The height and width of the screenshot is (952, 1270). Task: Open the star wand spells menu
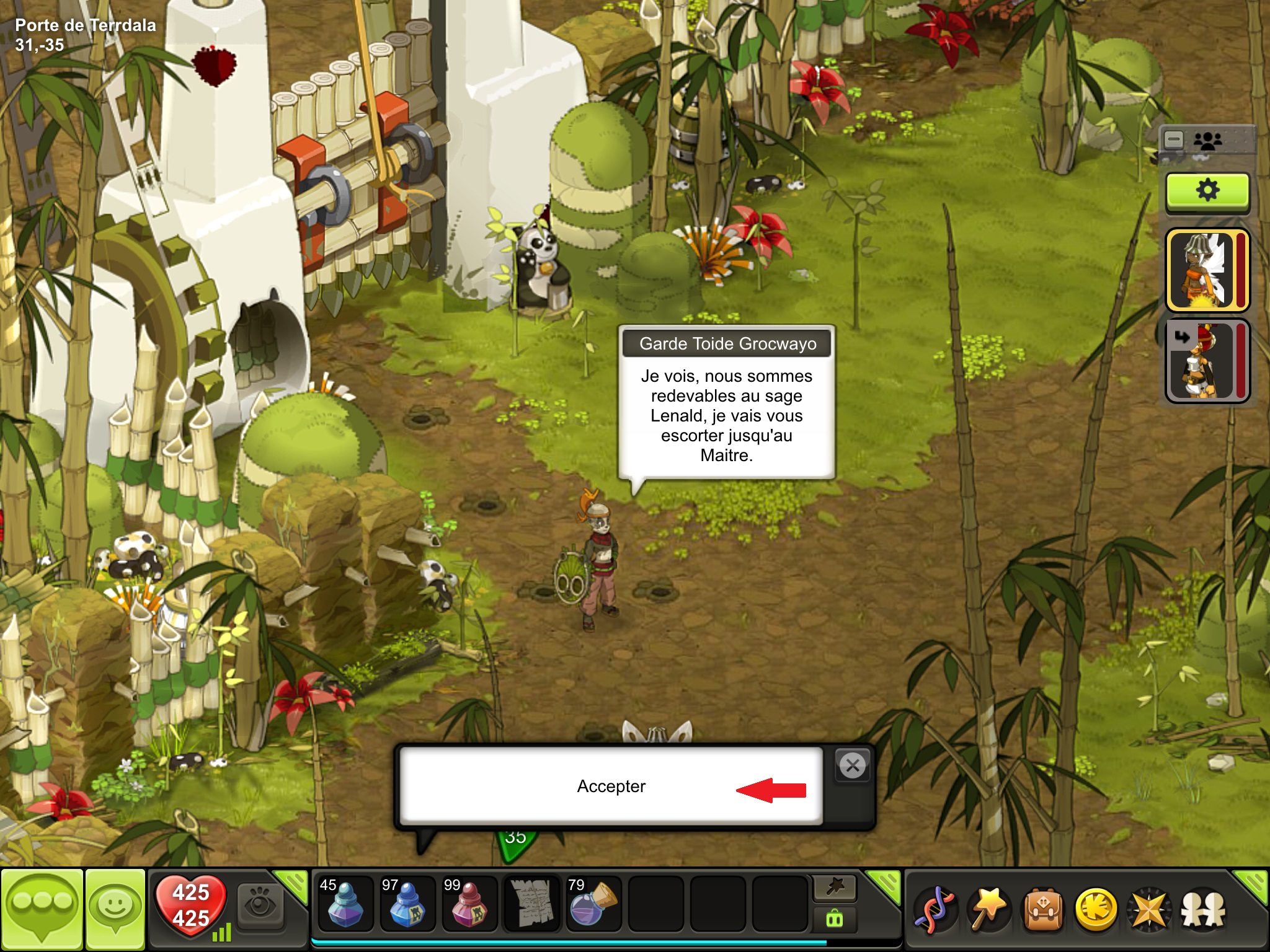click(x=988, y=910)
